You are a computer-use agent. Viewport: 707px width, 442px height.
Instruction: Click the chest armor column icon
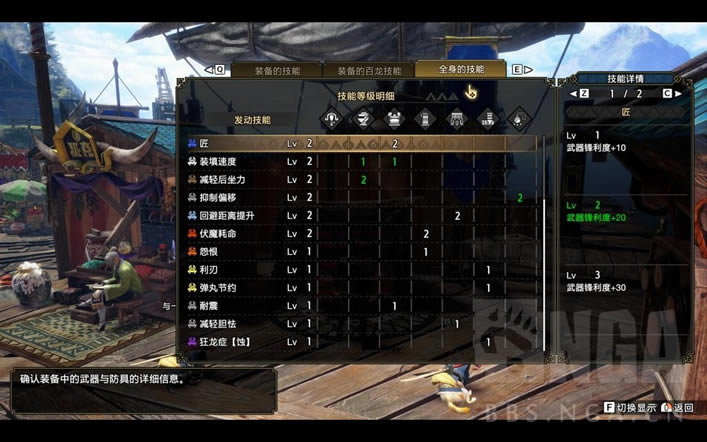[x=394, y=119]
